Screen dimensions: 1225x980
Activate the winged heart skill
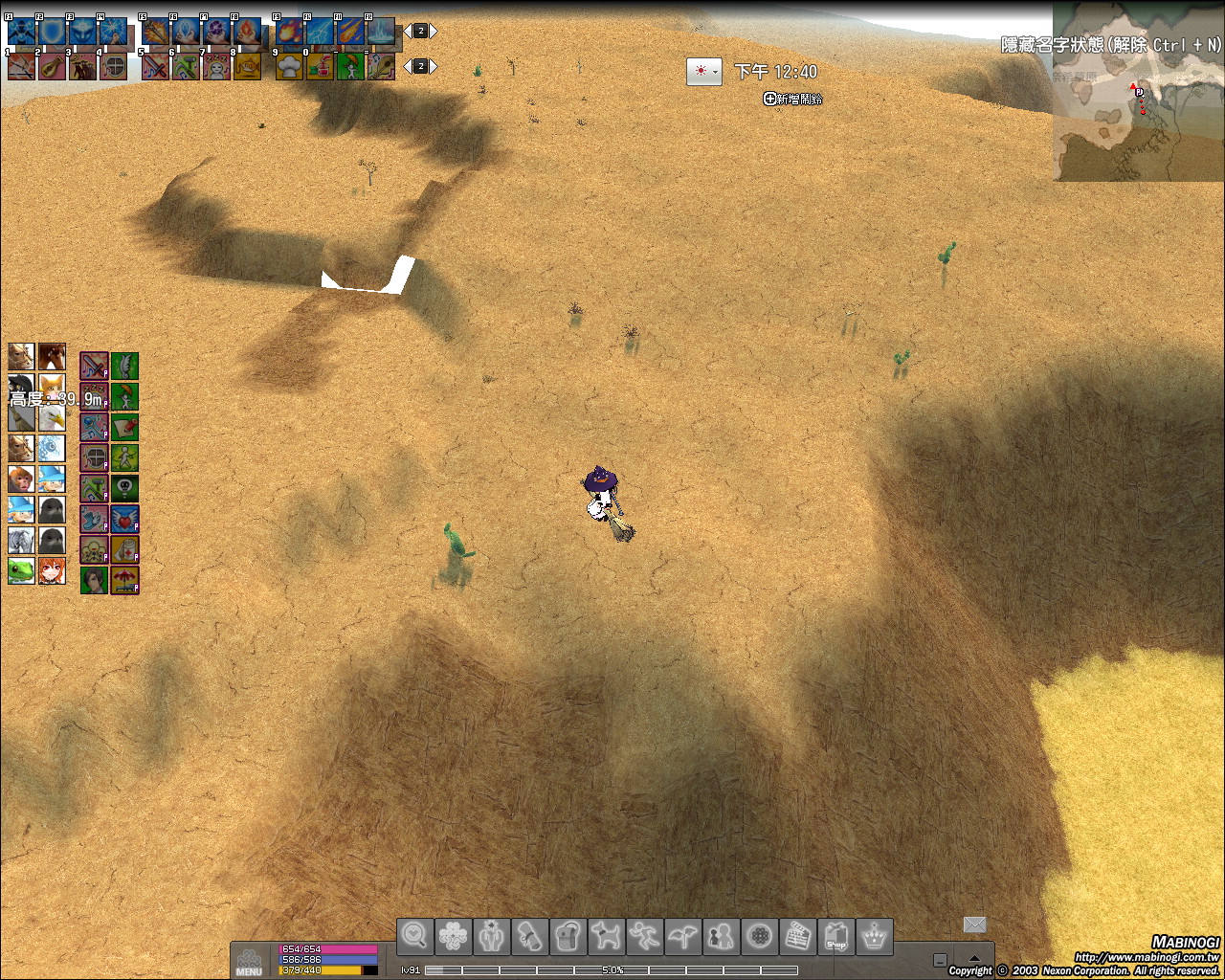(124, 519)
